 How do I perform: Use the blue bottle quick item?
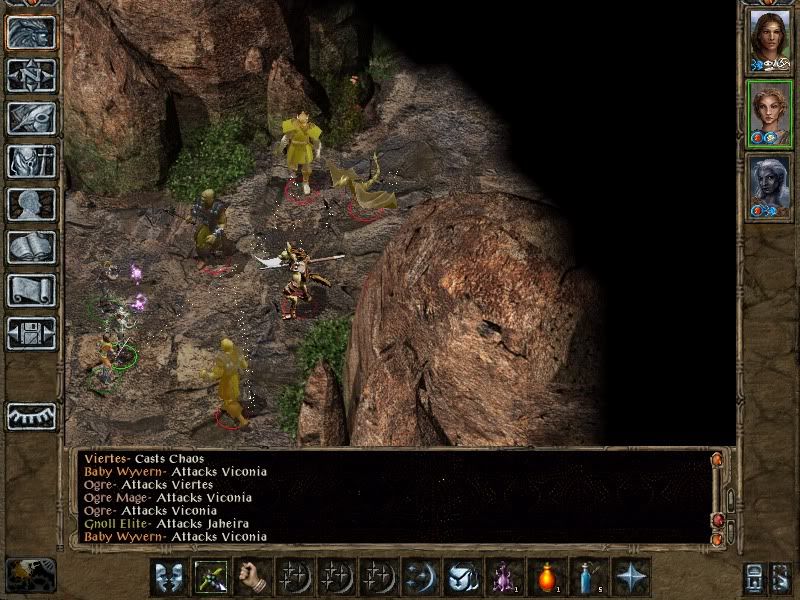point(588,577)
